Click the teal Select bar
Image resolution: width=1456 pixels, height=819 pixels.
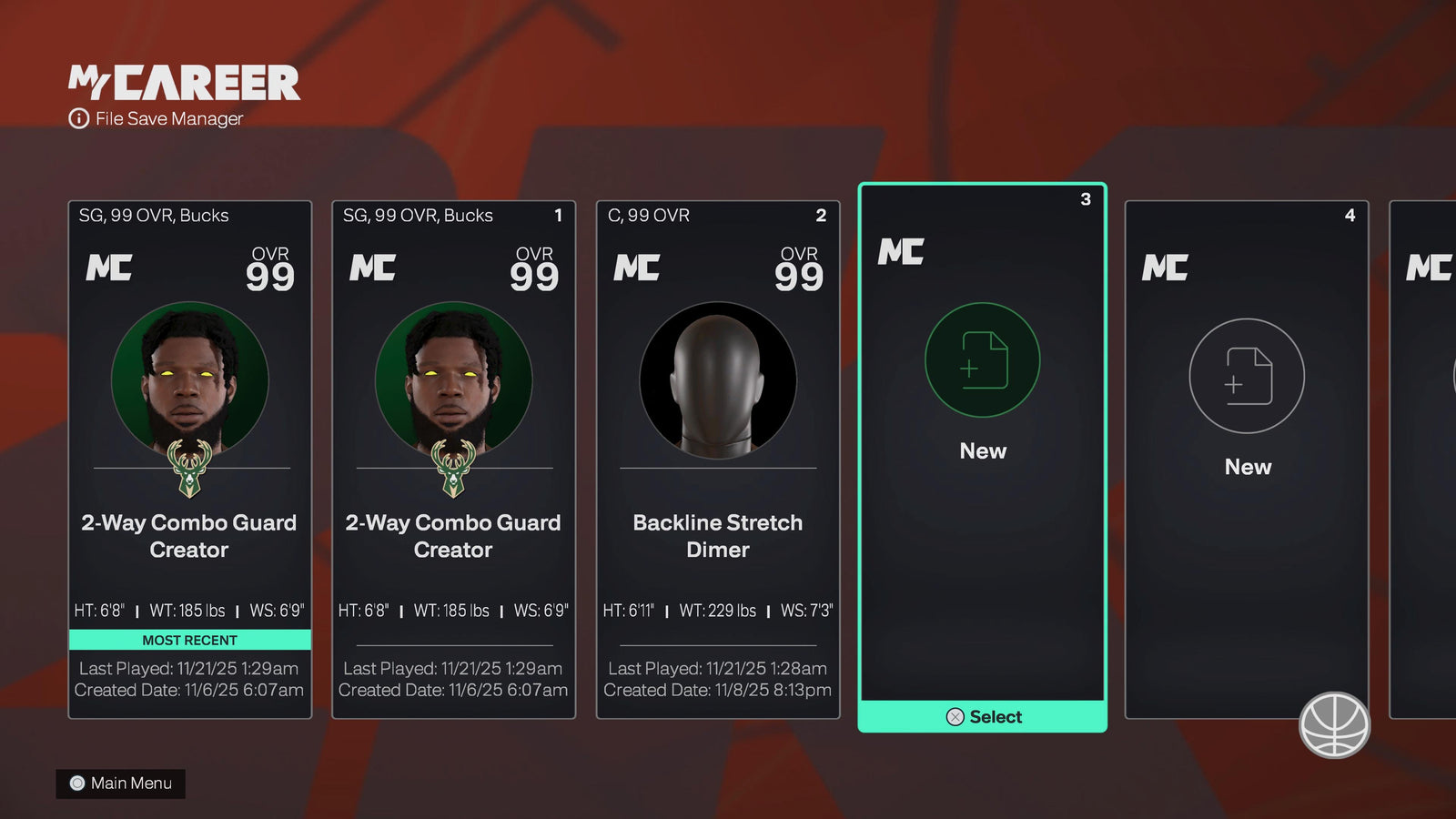(983, 717)
